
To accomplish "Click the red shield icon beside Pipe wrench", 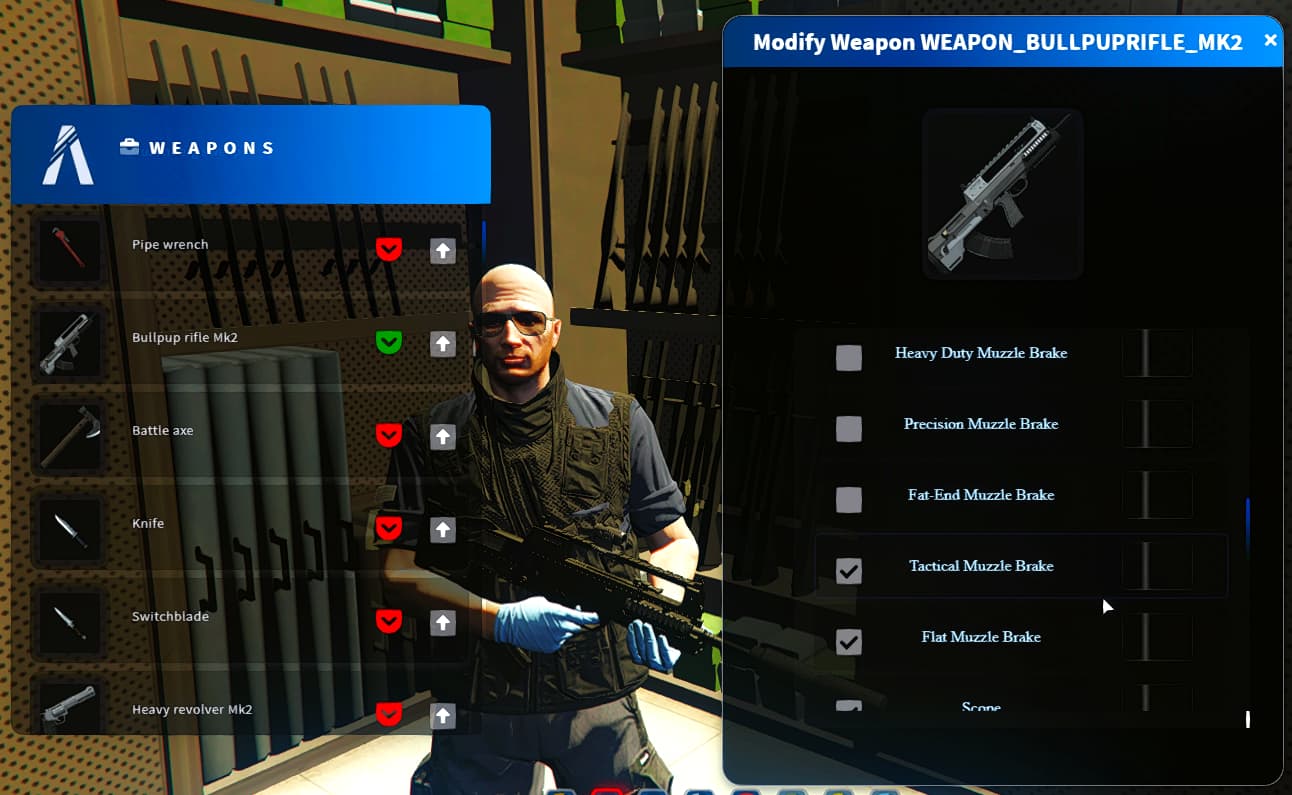I will pos(389,249).
